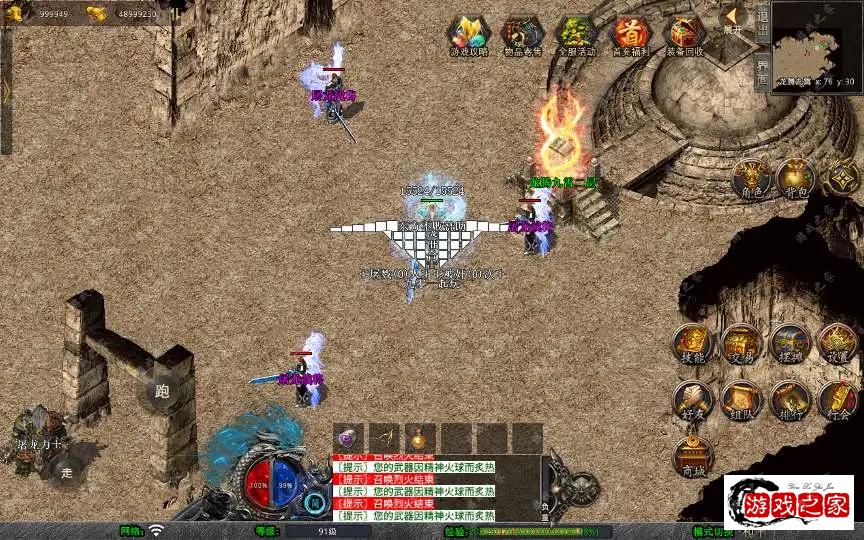Toggle the 界面 interface button
The width and height of the screenshot is (864, 540).
point(762,71)
